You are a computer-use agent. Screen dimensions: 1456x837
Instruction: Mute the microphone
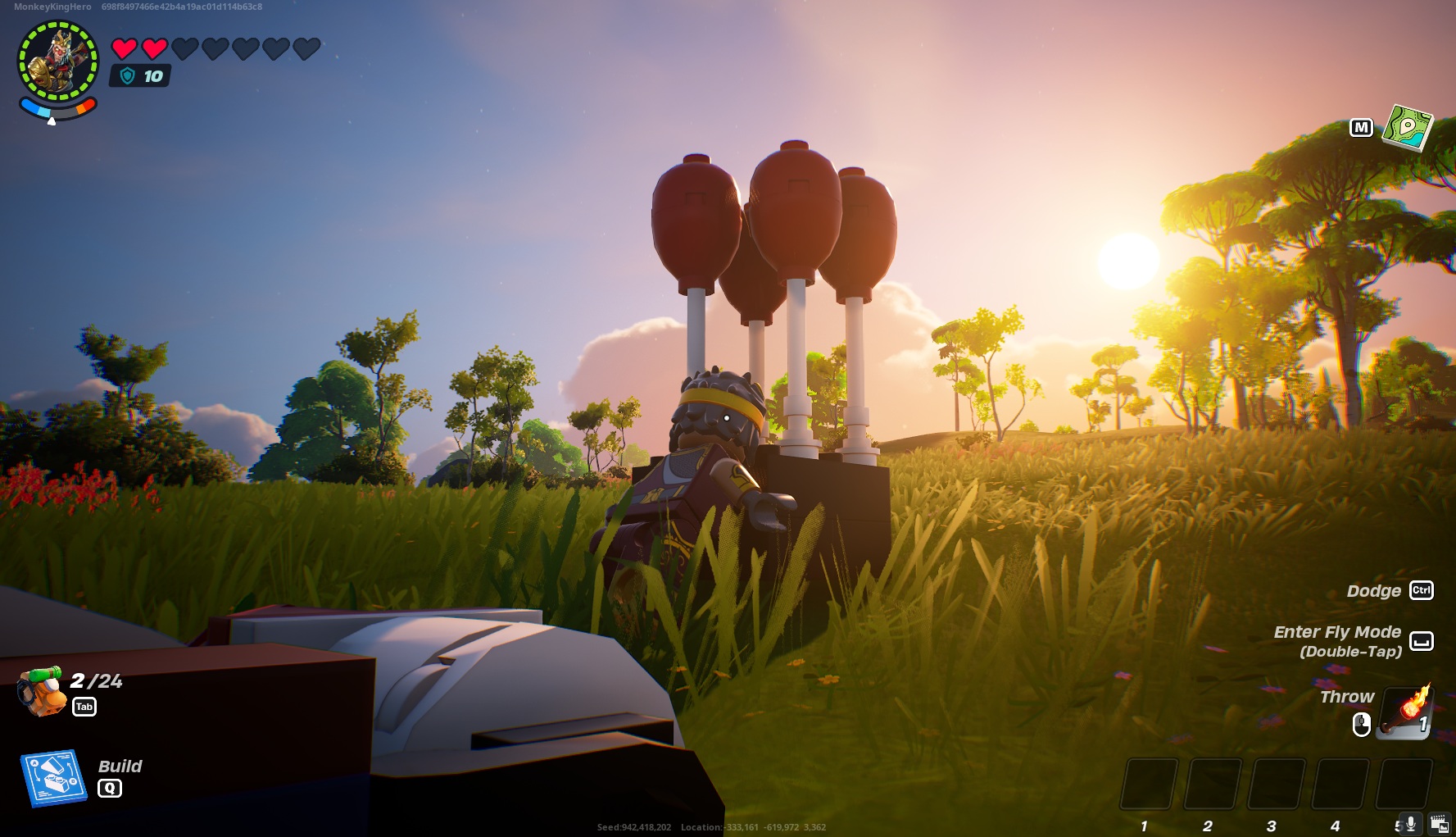point(1409,822)
